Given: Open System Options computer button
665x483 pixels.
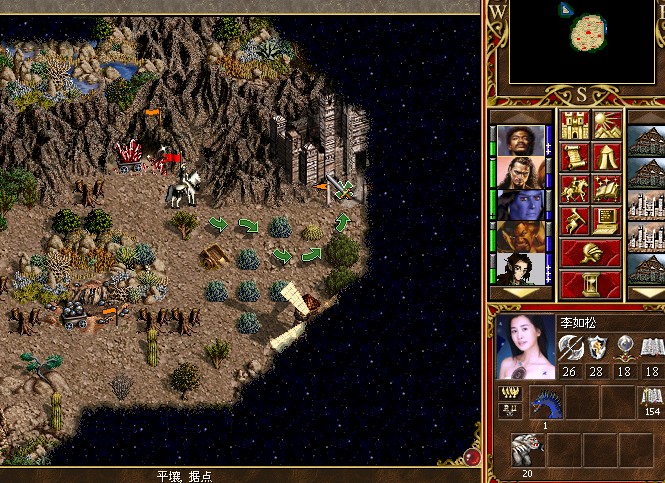Looking at the screenshot, I should pyautogui.click(x=607, y=219).
